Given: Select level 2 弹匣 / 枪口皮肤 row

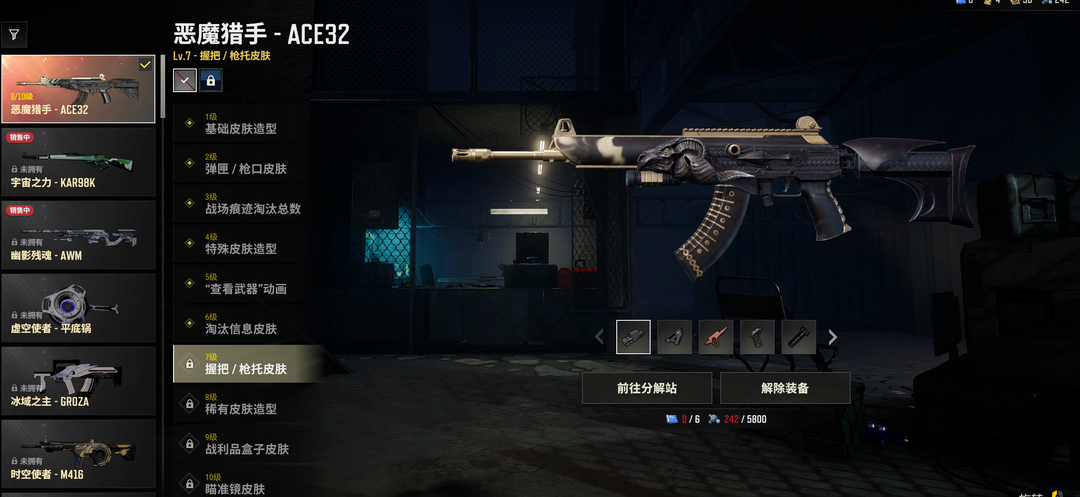Looking at the screenshot, I should click(246, 164).
